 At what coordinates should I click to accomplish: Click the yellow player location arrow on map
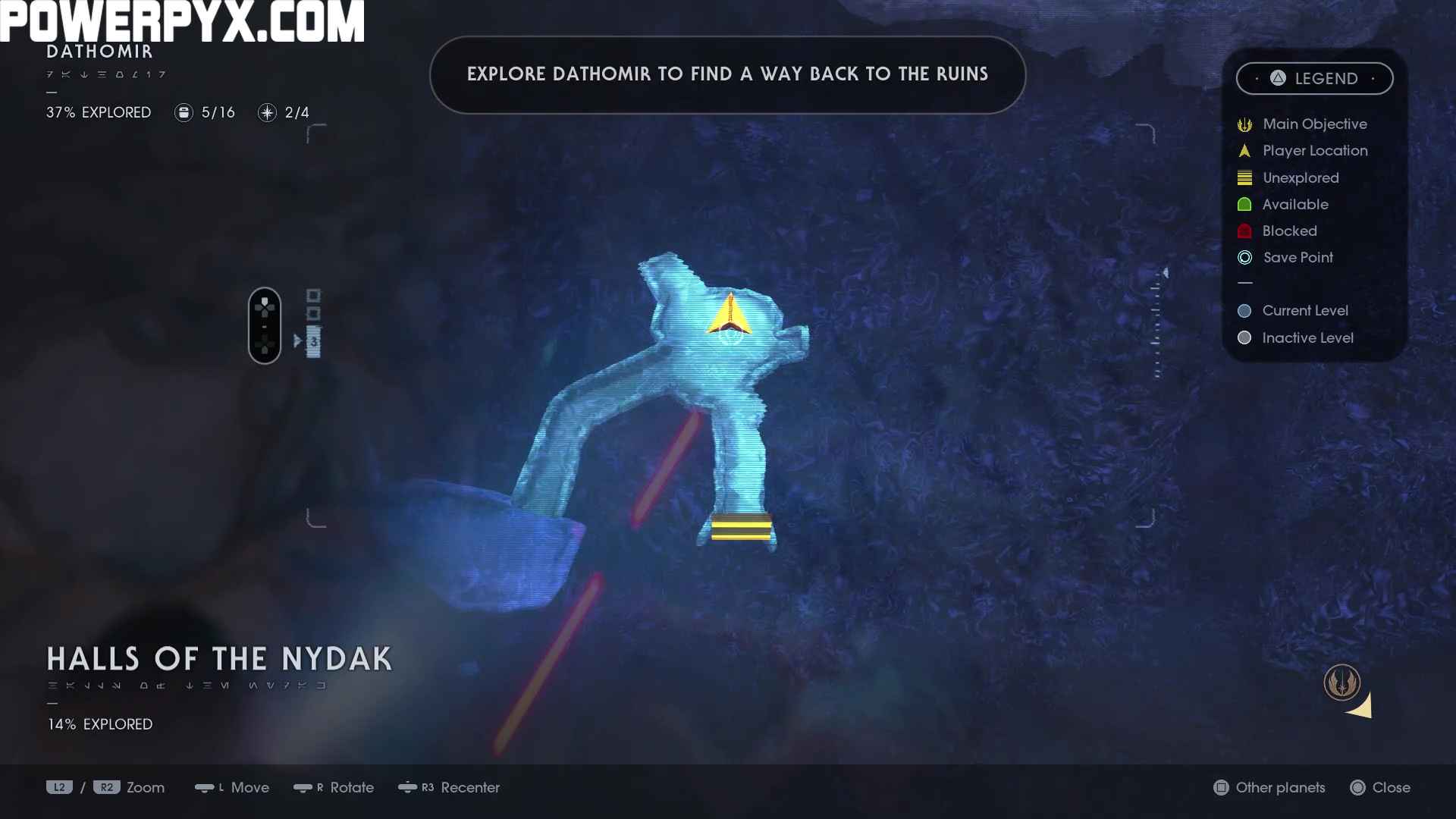(730, 315)
